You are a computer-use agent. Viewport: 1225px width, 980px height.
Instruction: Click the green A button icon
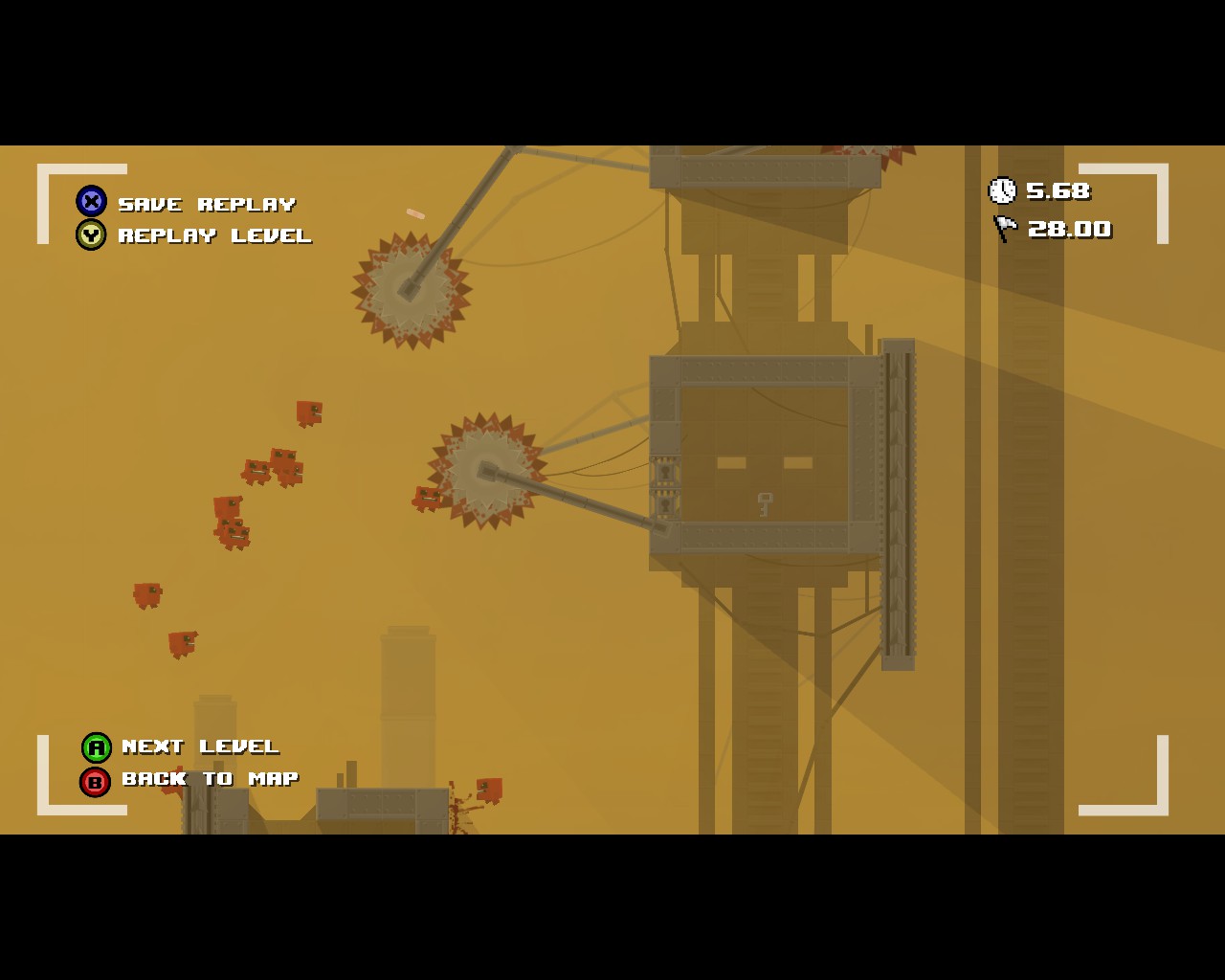[95, 747]
